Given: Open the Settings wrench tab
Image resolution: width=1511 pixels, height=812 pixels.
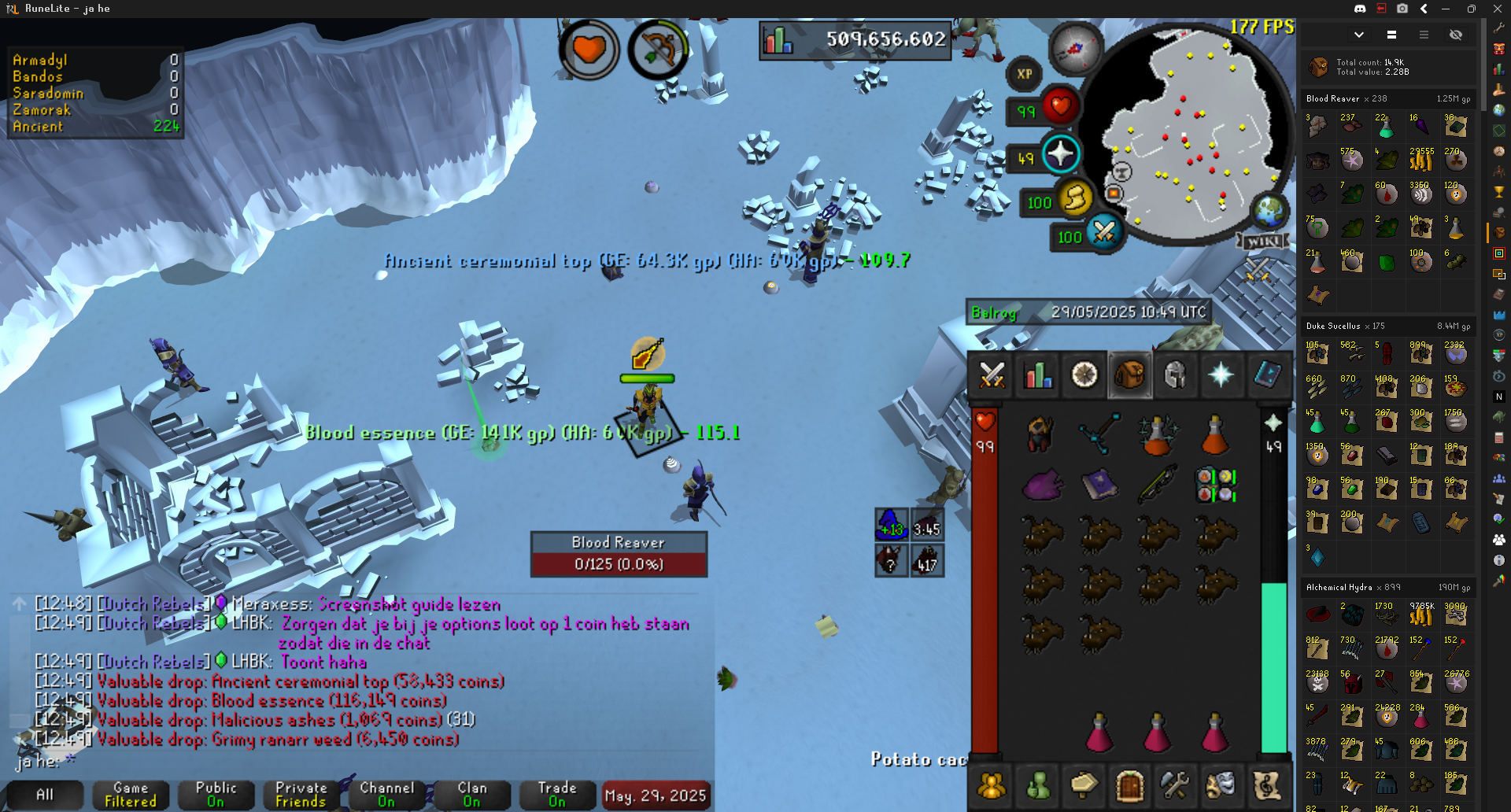Looking at the screenshot, I should coord(1175,784).
